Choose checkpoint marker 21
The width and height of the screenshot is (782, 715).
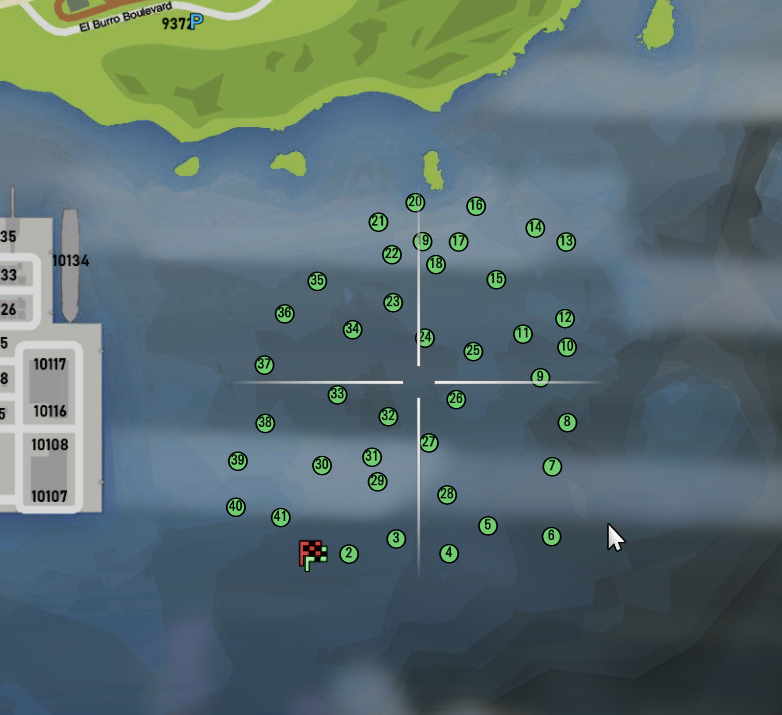pyautogui.click(x=378, y=221)
